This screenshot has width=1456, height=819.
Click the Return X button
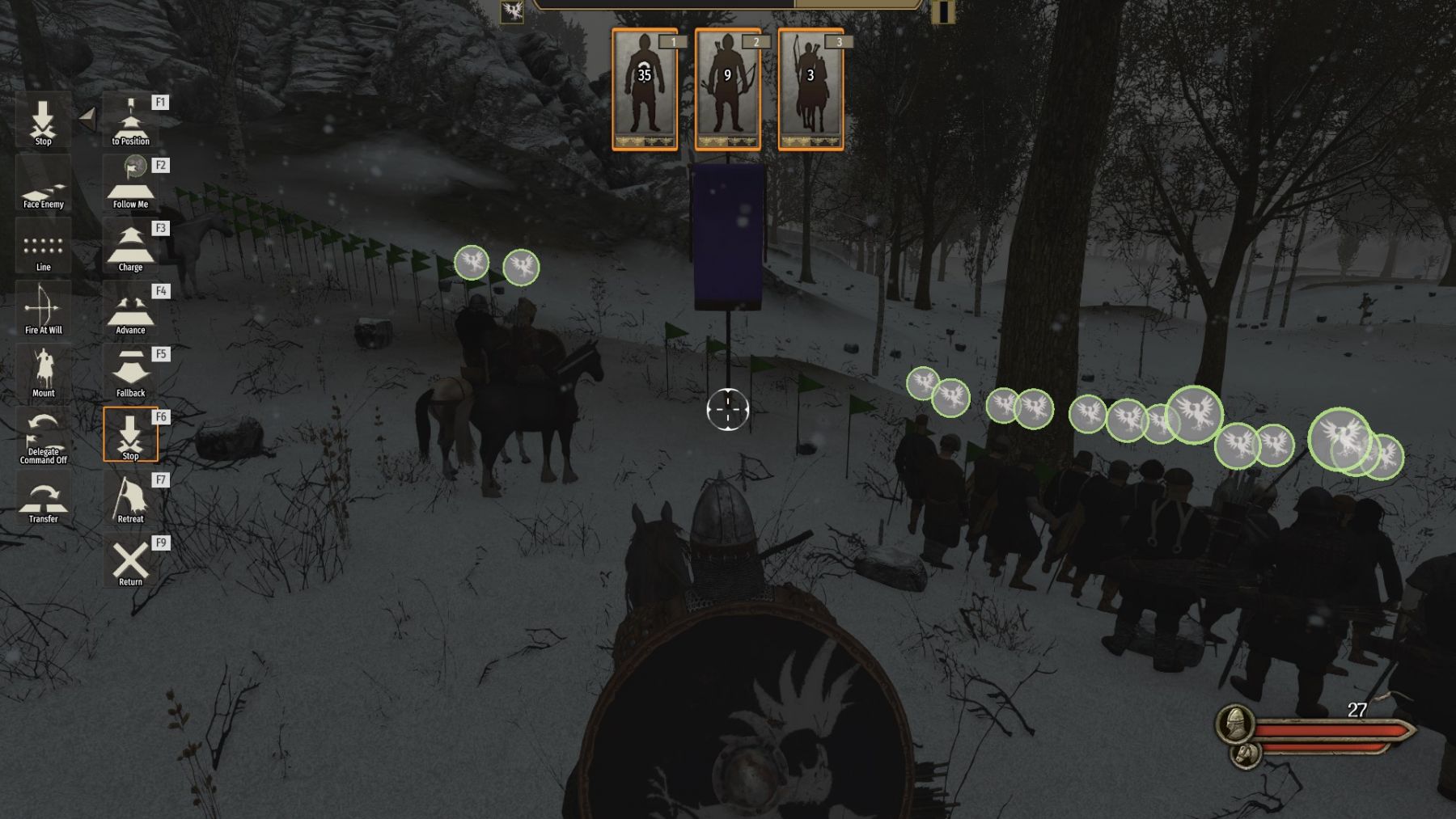coord(130,562)
